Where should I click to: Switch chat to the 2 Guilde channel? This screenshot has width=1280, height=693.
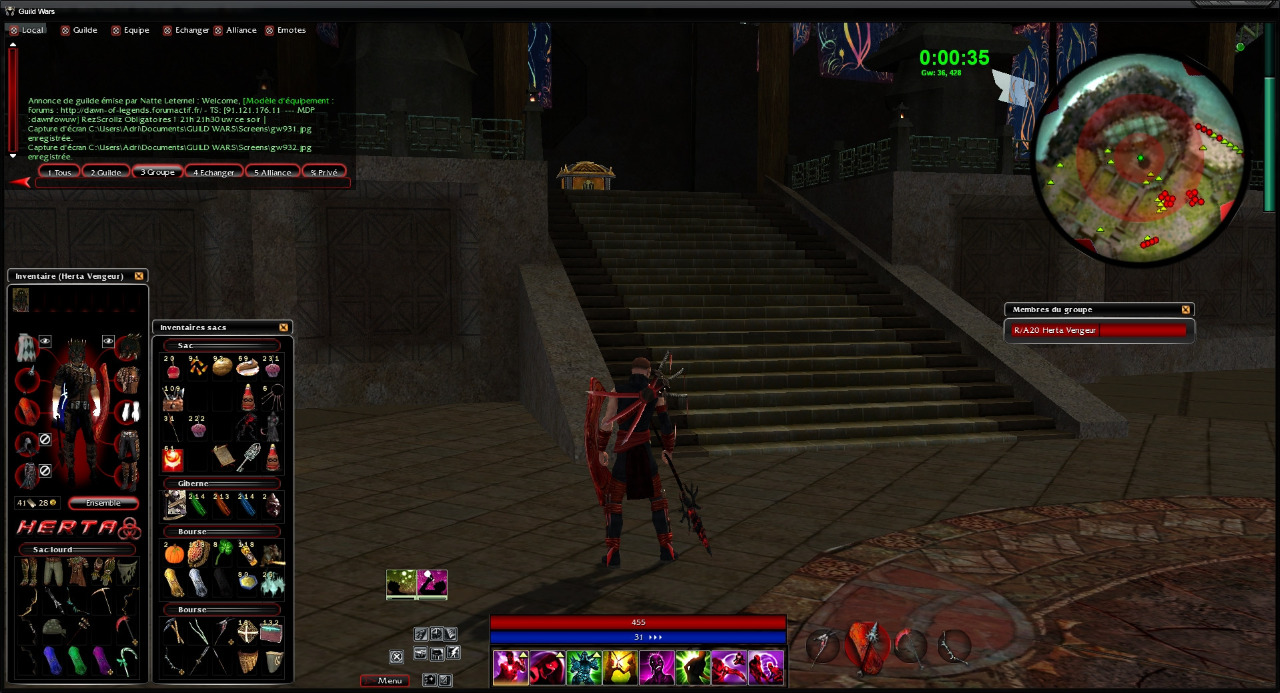(106, 172)
